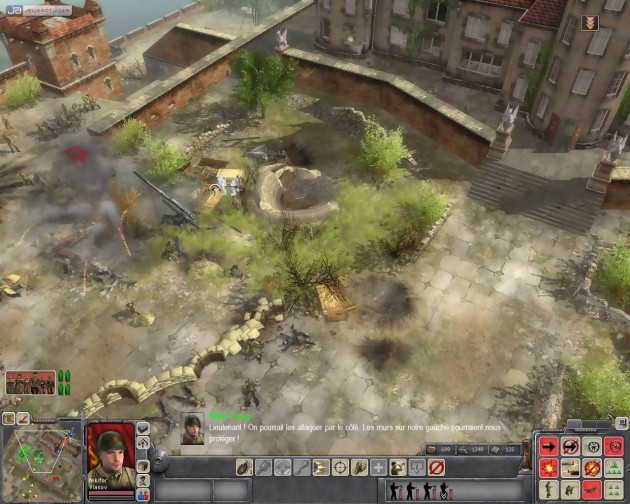Open the menu from the top-right yellow arrows

590,23
